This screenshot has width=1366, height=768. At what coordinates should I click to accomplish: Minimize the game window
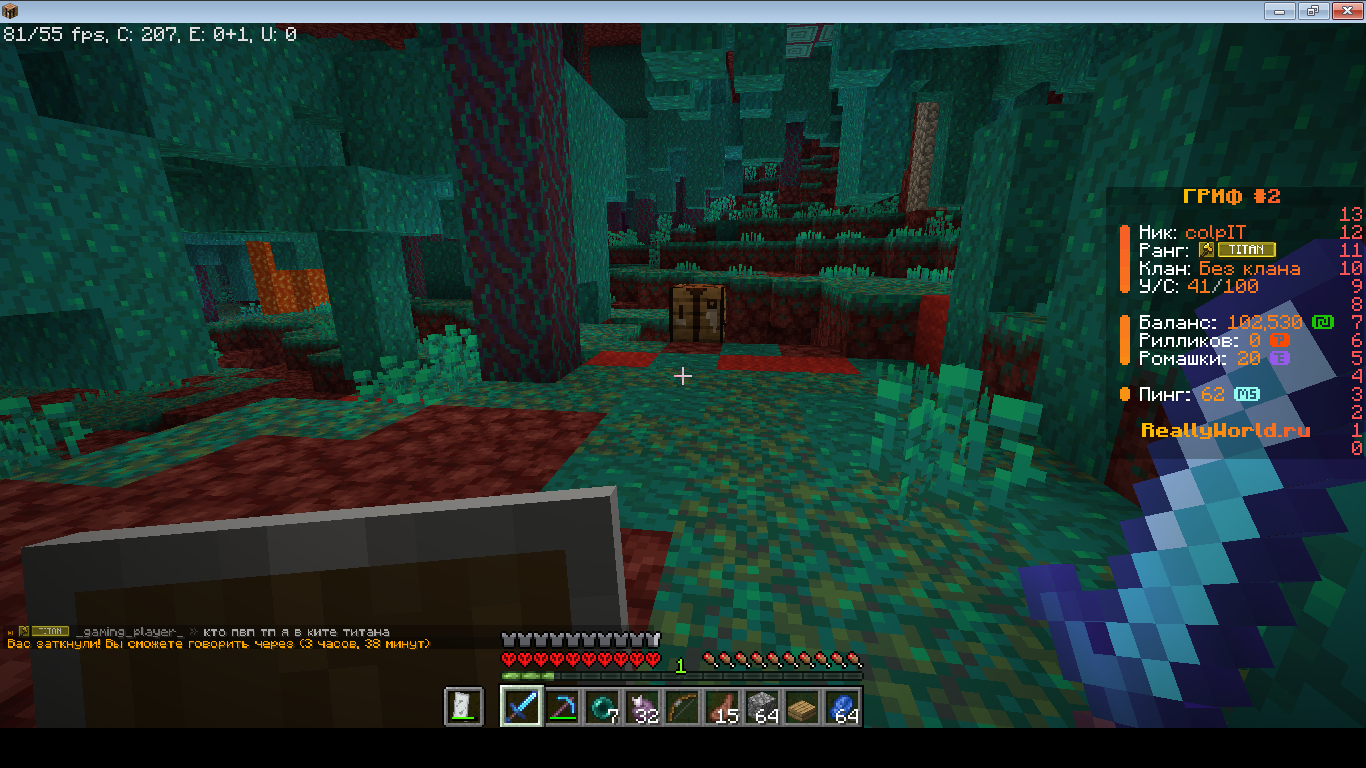coord(1281,11)
